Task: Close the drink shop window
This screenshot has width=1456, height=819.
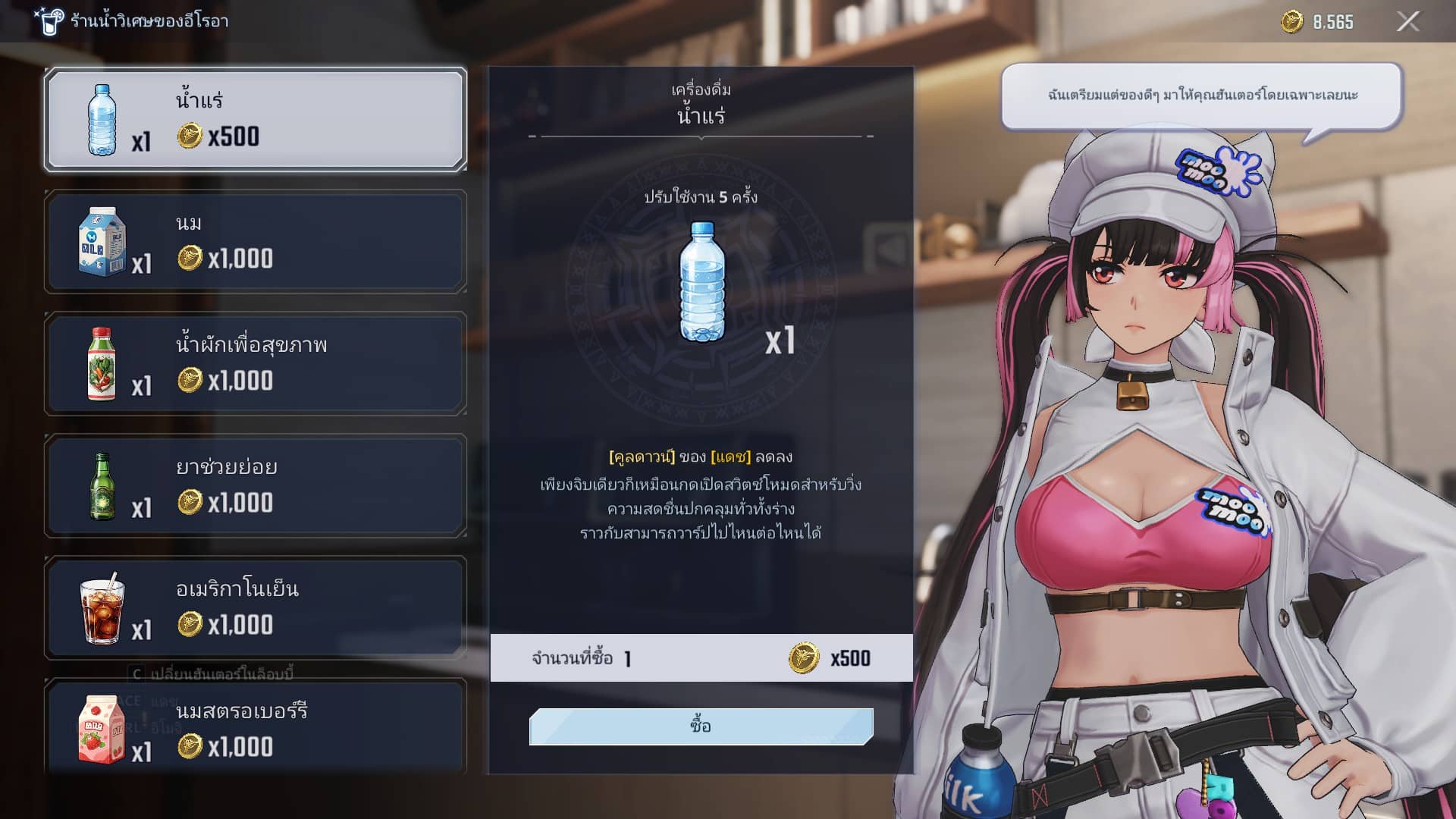Action: click(1407, 21)
